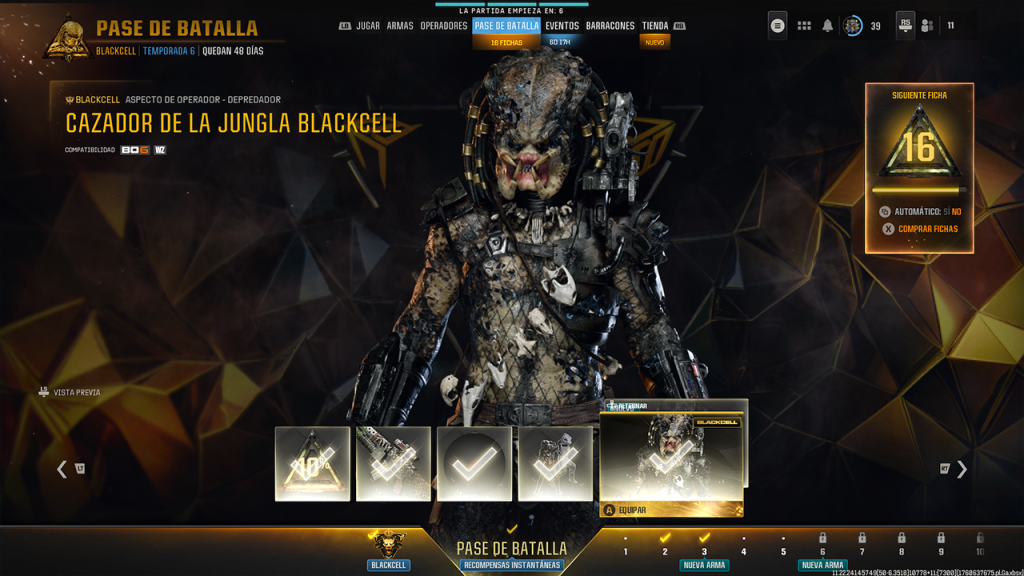Select the Pase de Batalla tab
The image size is (1024, 576).
click(506, 26)
